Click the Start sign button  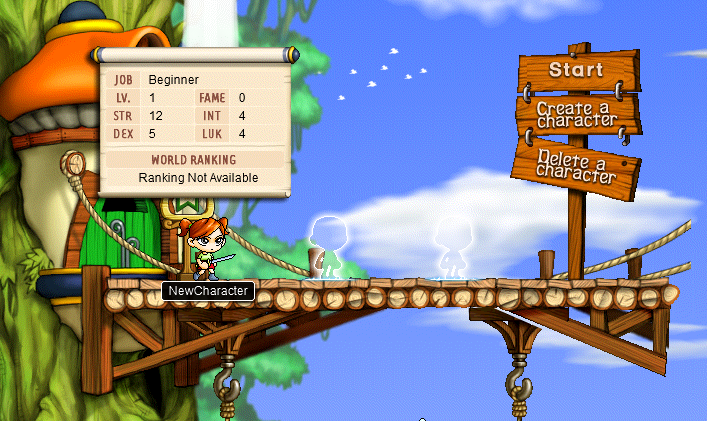tap(575, 70)
